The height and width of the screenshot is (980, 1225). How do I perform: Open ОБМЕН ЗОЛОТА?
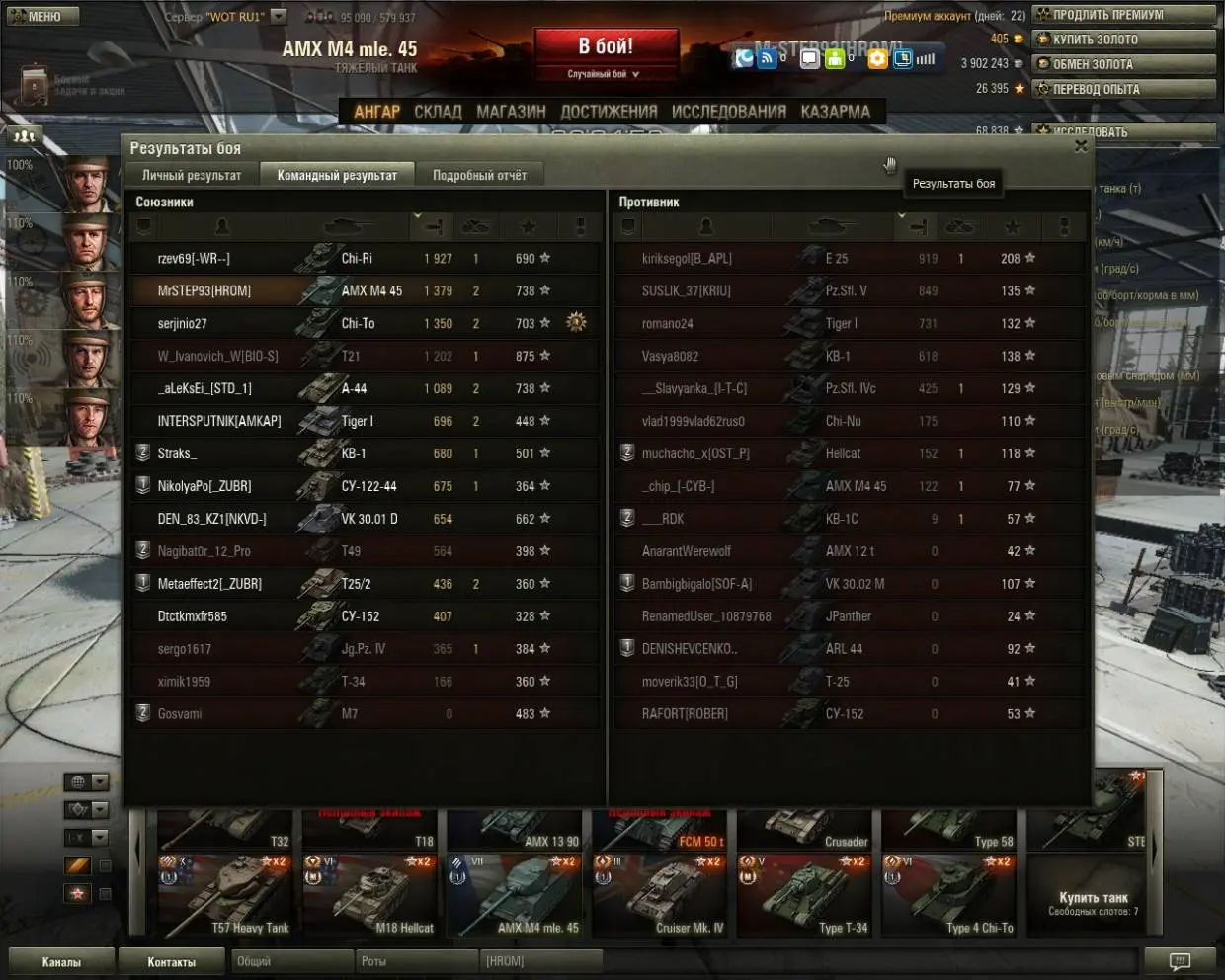point(1124,64)
